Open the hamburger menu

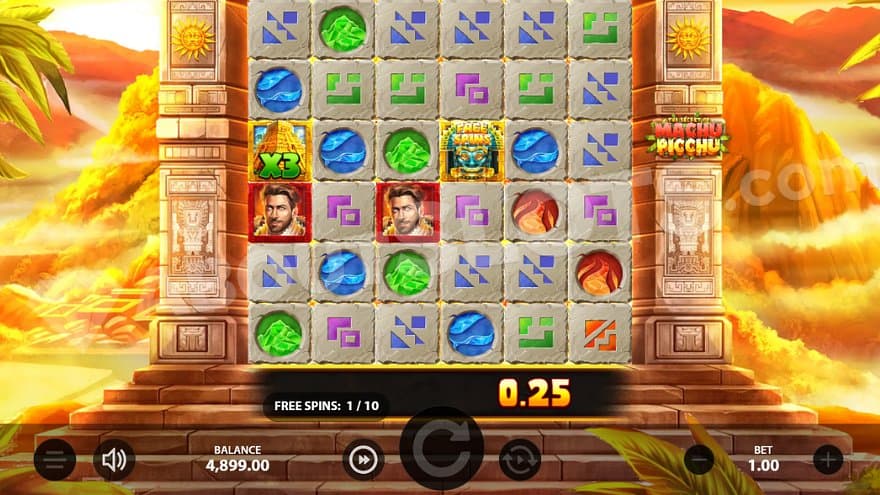[54, 459]
